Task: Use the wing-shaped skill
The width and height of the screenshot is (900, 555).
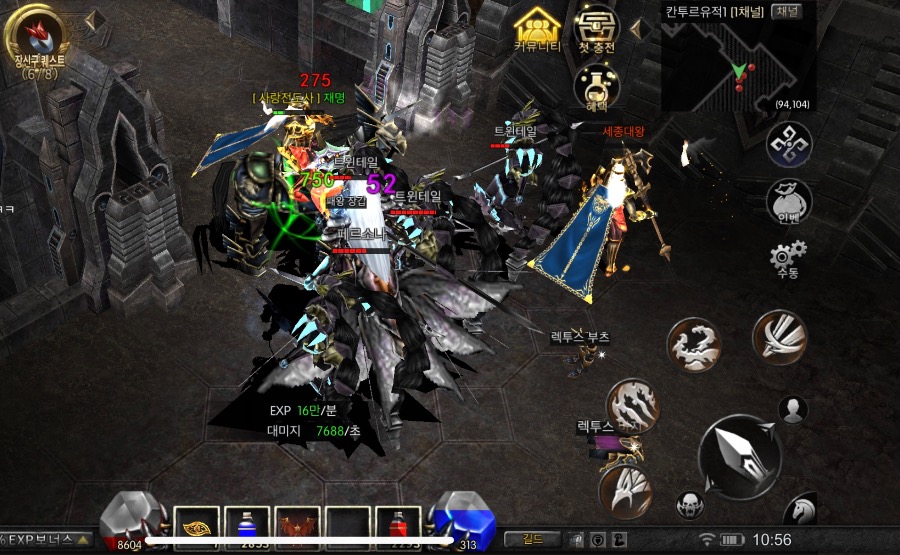Action: [626, 491]
